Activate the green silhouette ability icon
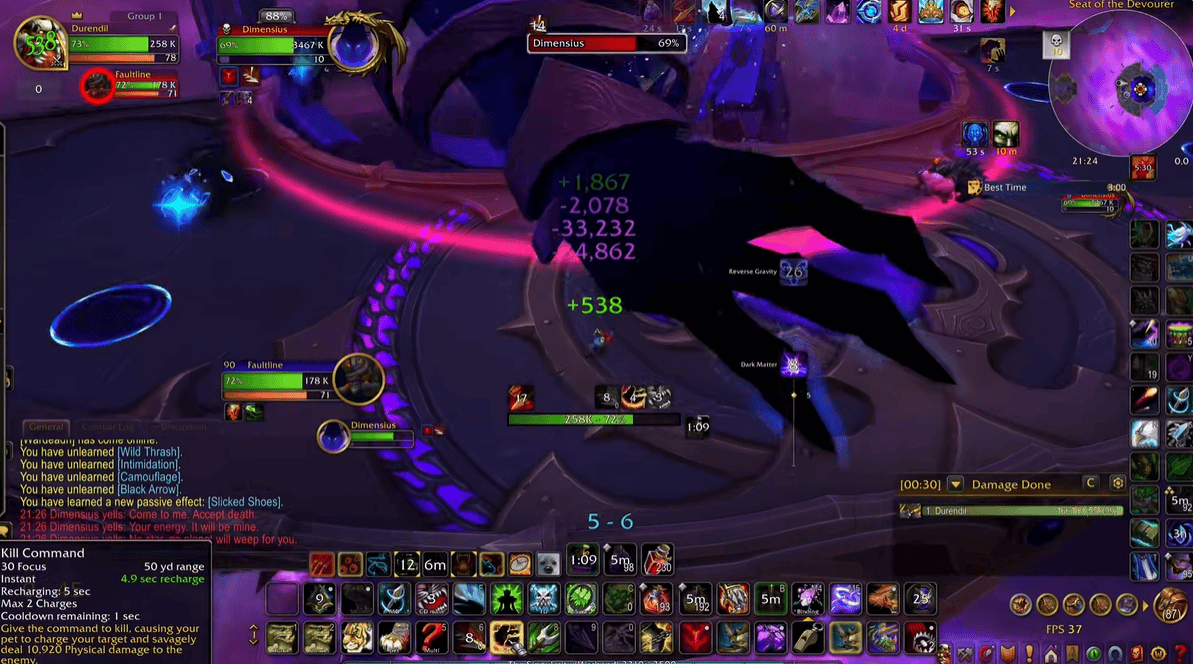Image resolution: width=1193 pixels, height=664 pixels. point(506,598)
